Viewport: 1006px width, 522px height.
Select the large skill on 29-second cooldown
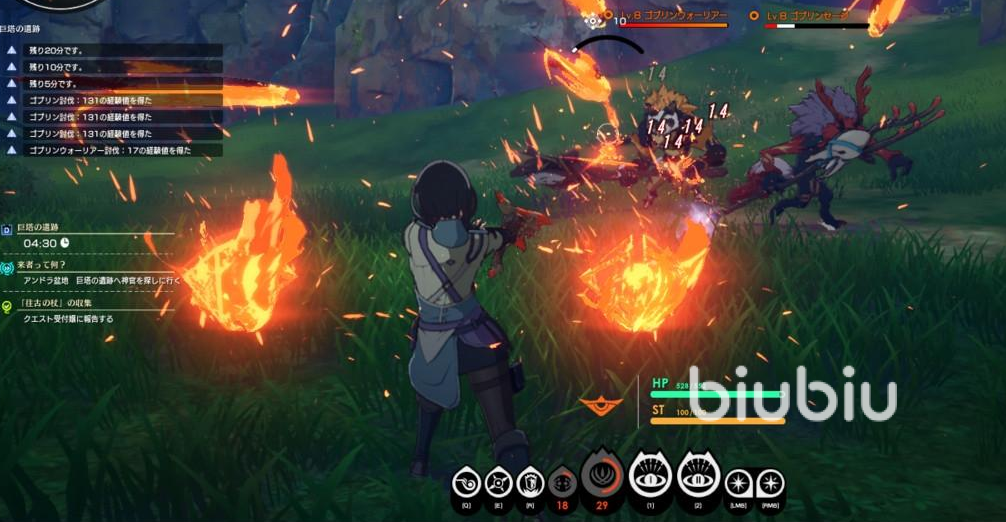point(602,477)
